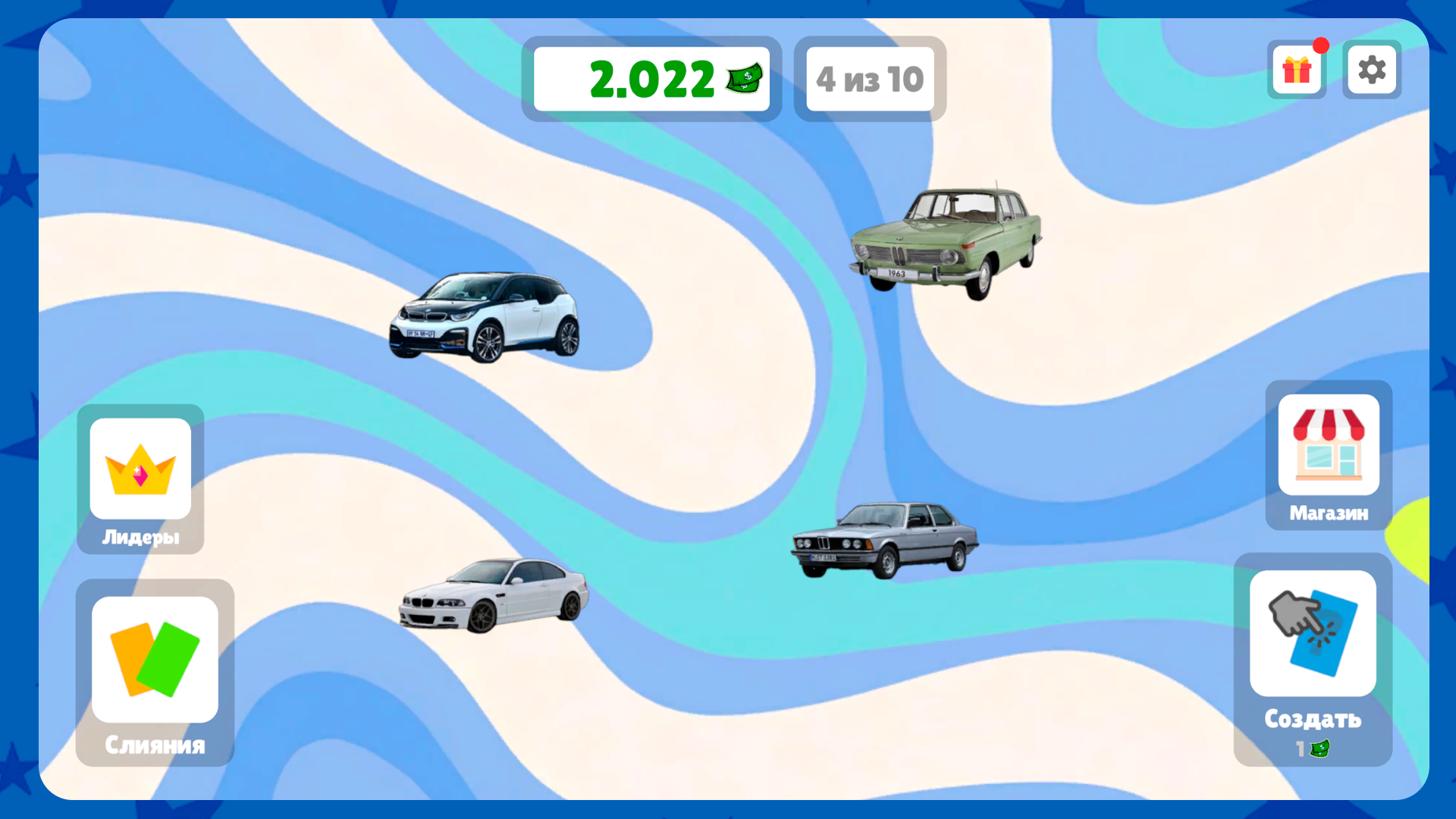Select the green 1963 BMW sedan
The image size is (1456, 819).
(x=948, y=235)
